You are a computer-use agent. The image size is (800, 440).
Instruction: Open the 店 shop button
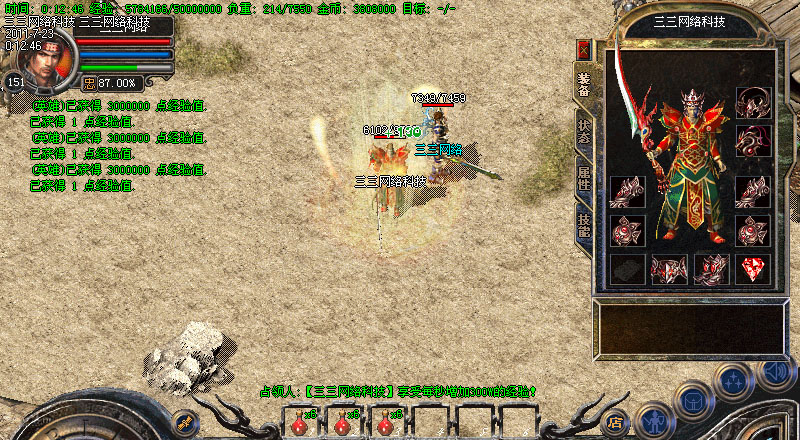(617, 420)
